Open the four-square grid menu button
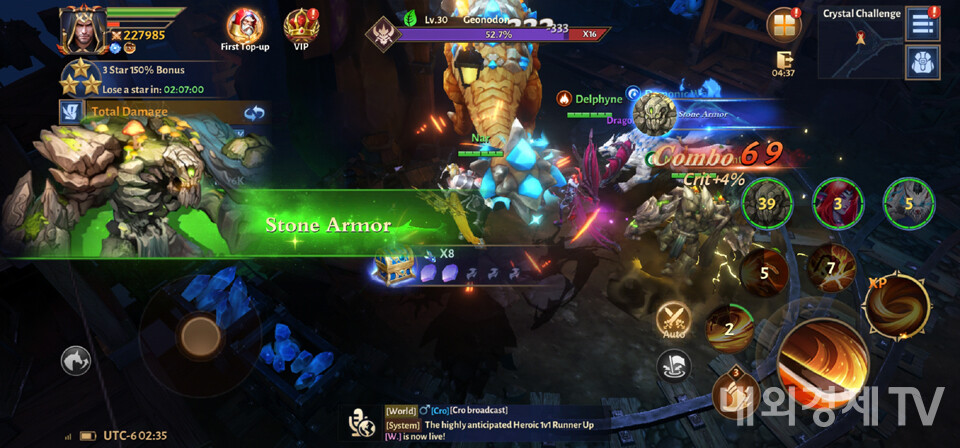960x448 pixels. coord(784,25)
